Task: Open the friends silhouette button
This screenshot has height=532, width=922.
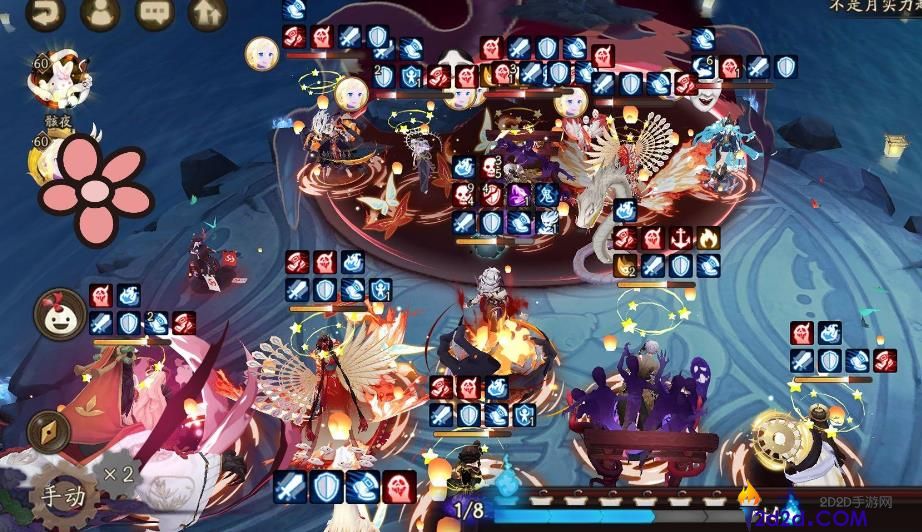Action: click(99, 12)
